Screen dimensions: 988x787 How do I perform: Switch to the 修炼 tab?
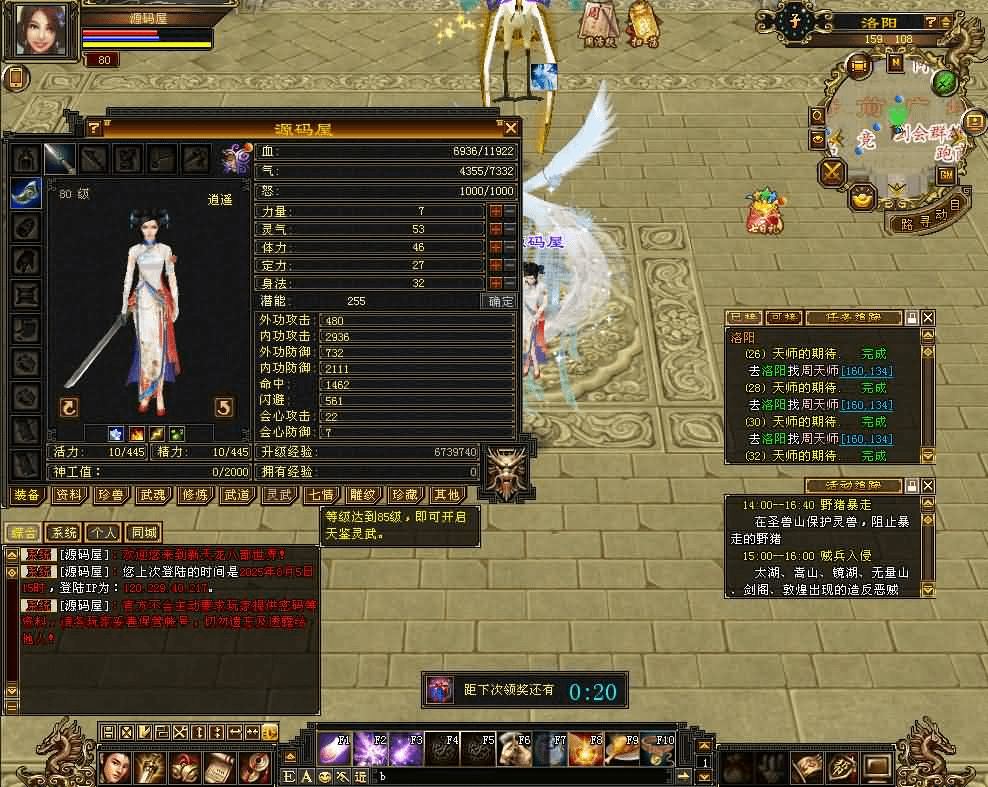coord(195,495)
